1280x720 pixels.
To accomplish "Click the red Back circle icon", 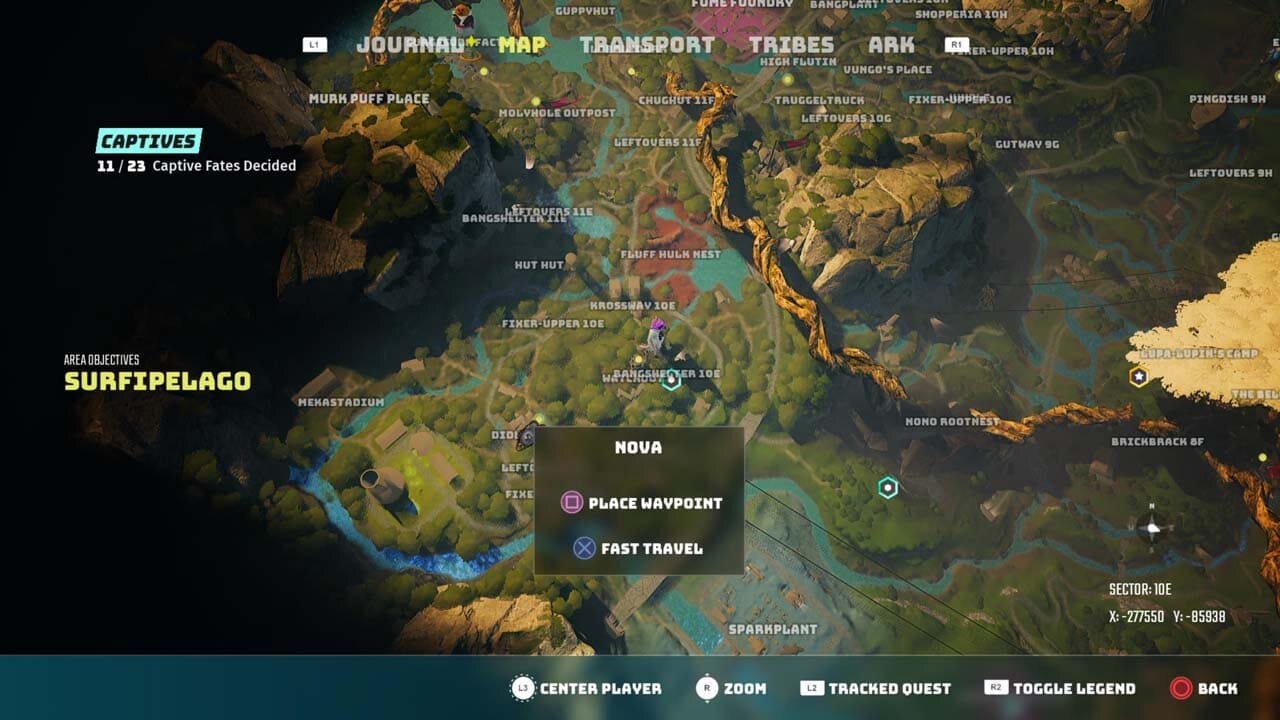I will pyautogui.click(x=1180, y=688).
